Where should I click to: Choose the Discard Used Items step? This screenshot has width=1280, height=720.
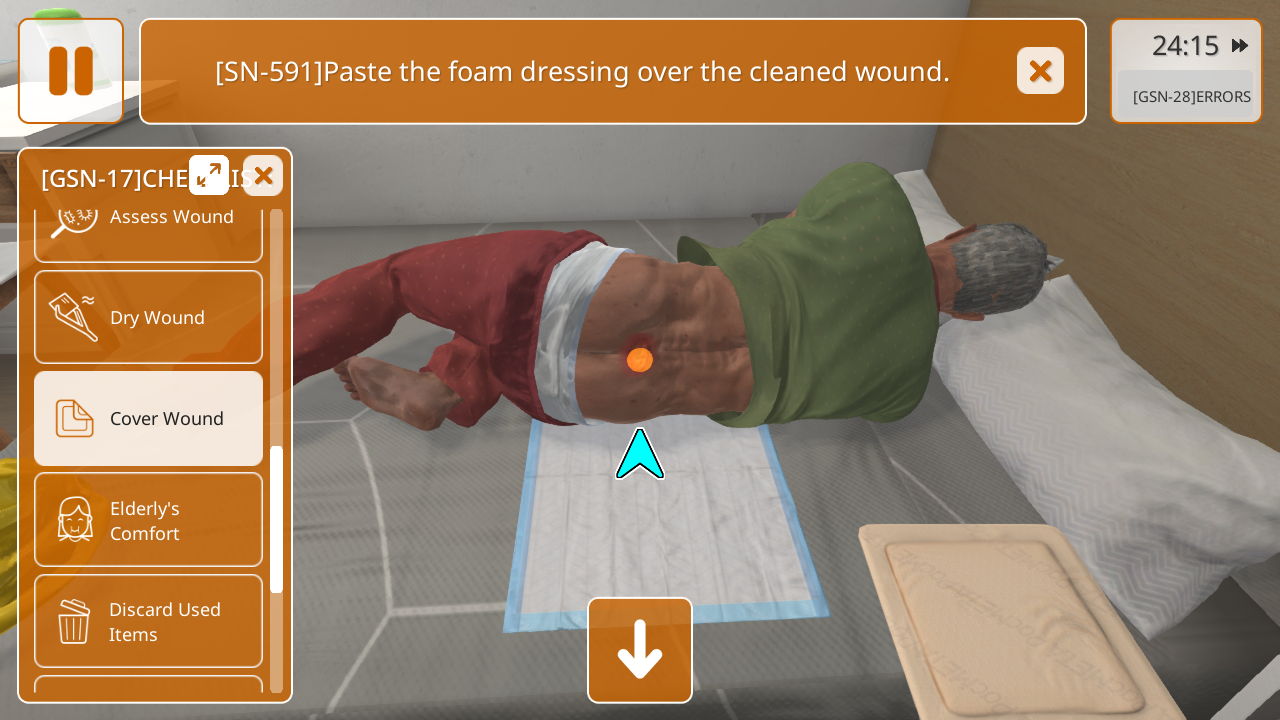[x=148, y=621]
